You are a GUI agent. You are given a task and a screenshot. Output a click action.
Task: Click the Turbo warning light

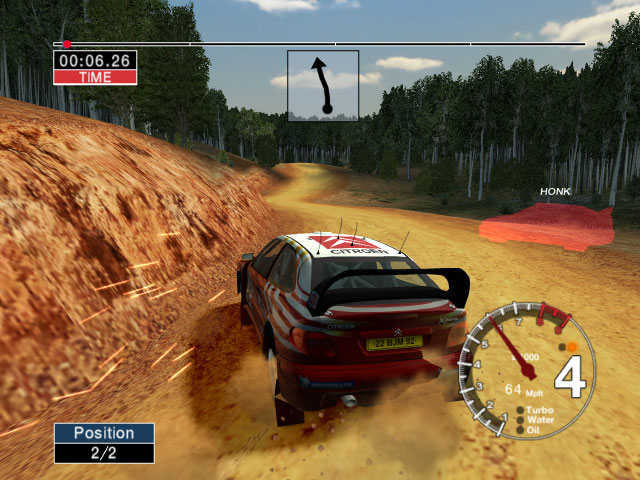coord(521,411)
